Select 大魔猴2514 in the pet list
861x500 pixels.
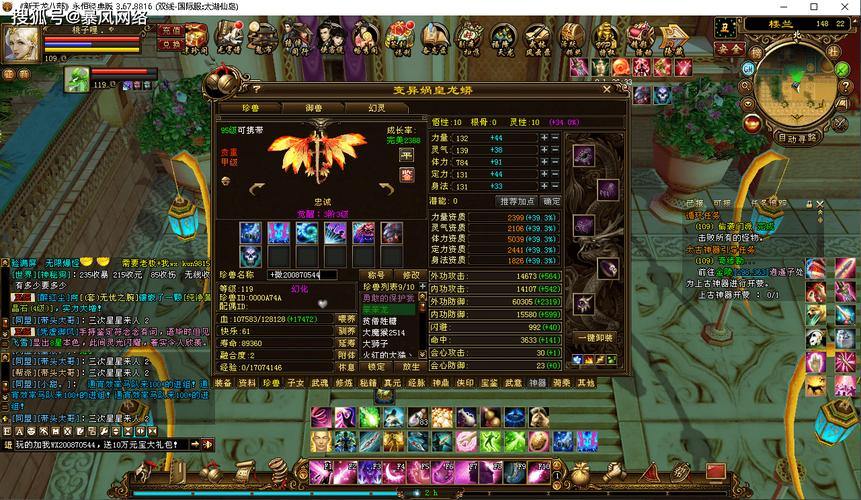(383, 332)
